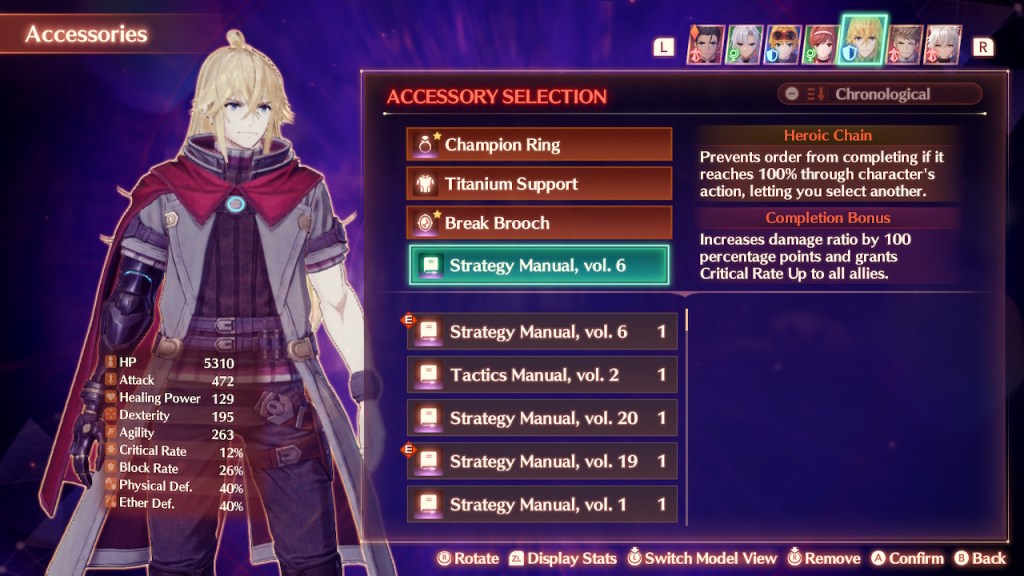Pick Tactics Manual, vol. 2 from list
Image resolution: width=1024 pixels, height=576 pixels.
542,375
